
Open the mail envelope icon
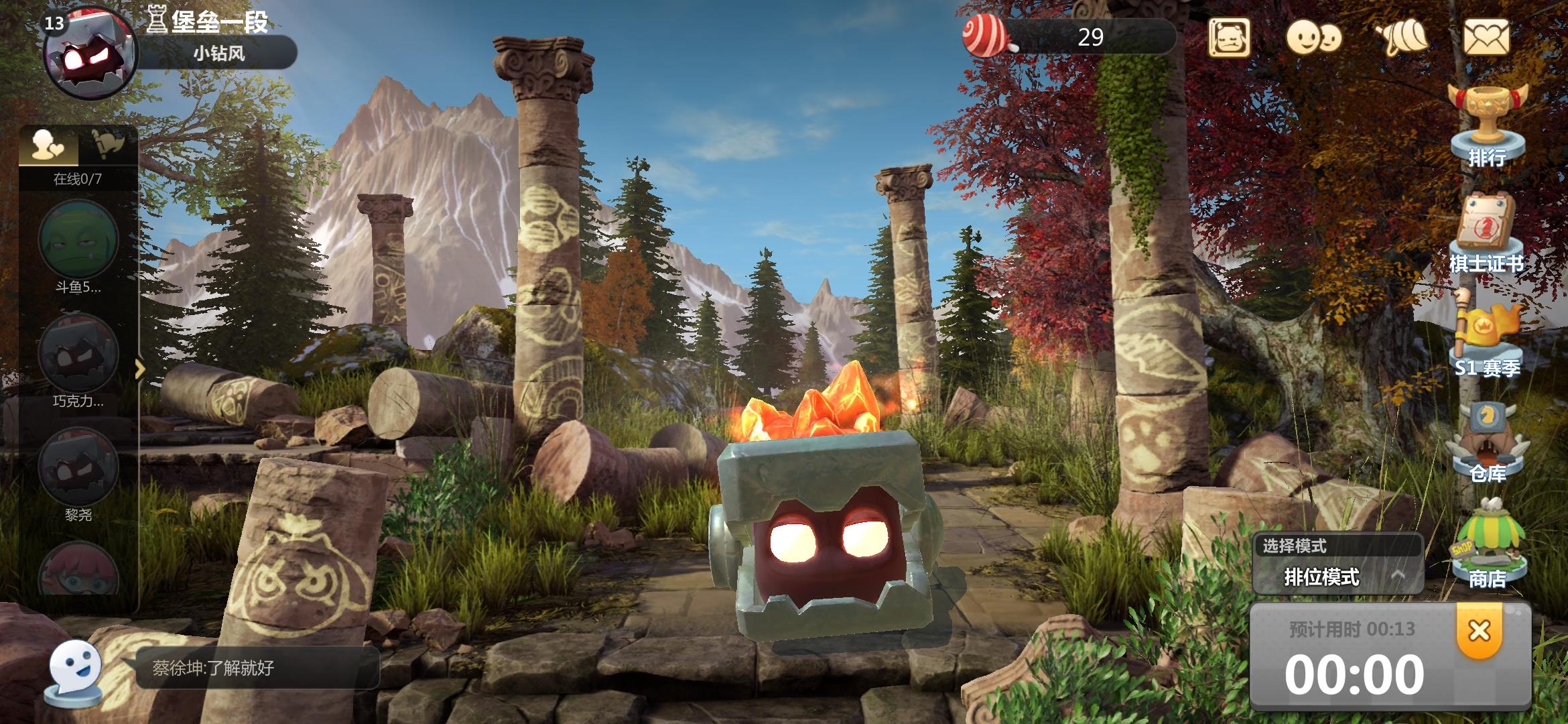pos(1486,37)
